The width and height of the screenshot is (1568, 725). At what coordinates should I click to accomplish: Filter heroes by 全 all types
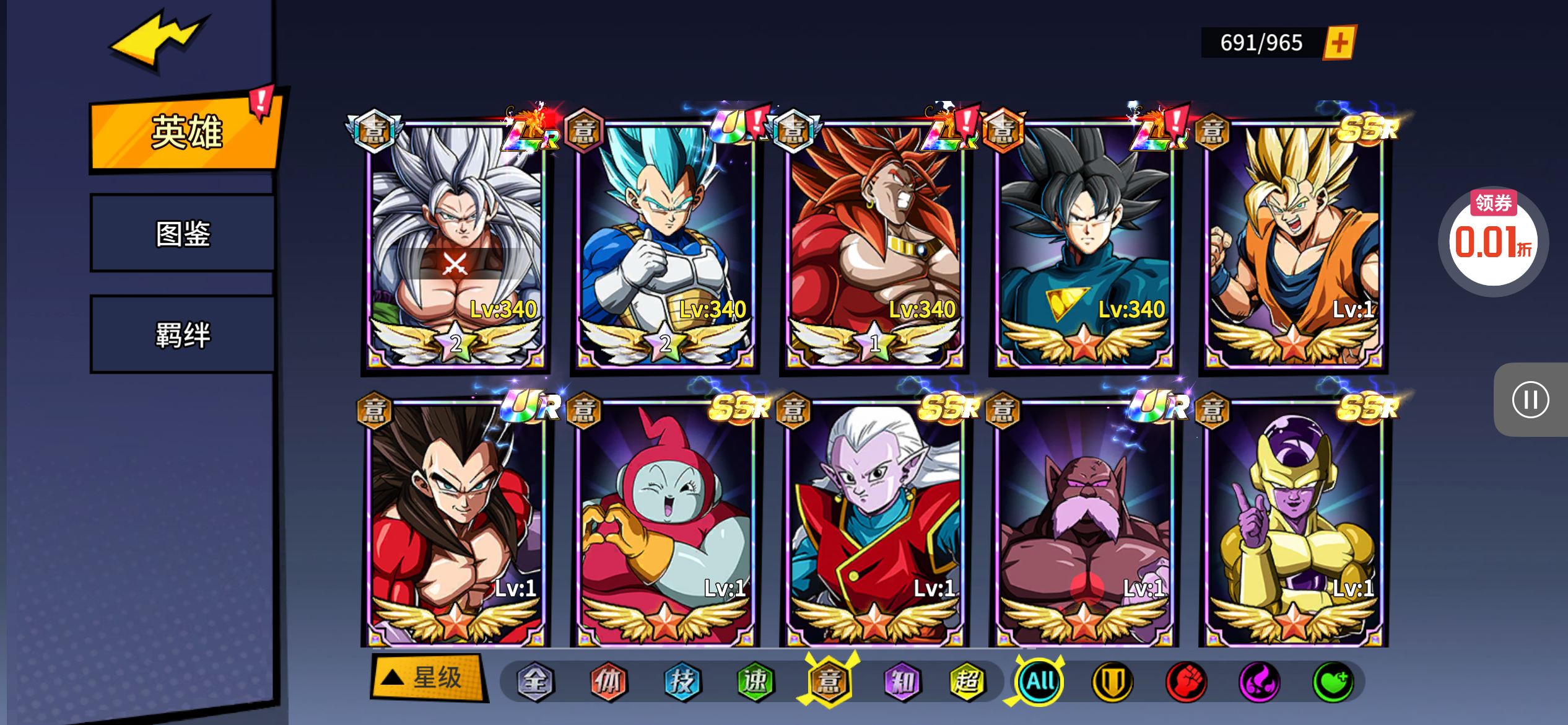[x=535, y=682]
